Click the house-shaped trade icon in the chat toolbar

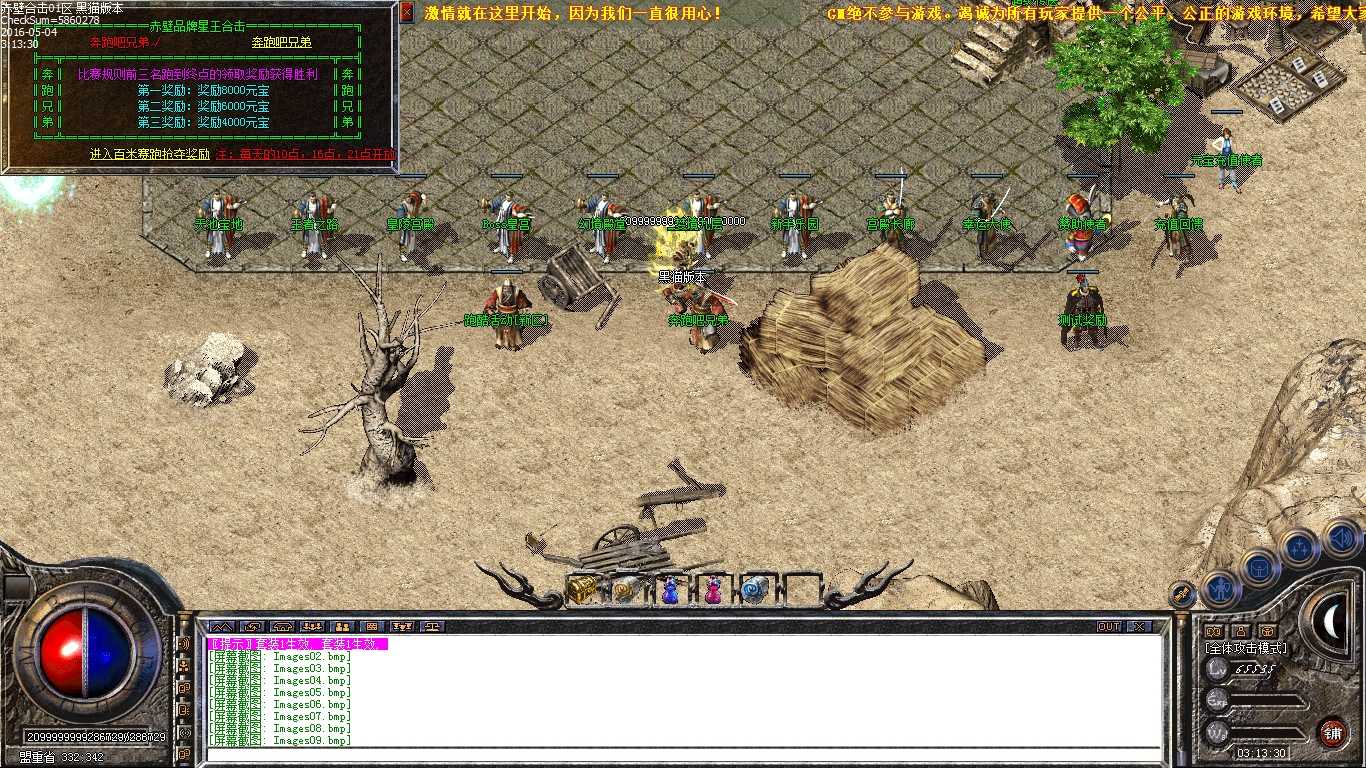(282, 626)
